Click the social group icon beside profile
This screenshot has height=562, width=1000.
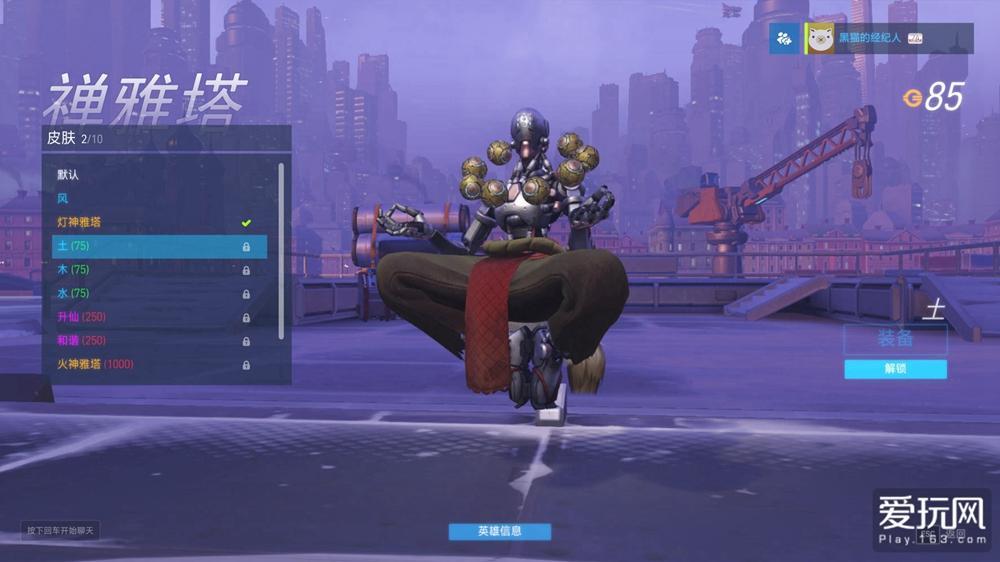click(x=784, y=38)
